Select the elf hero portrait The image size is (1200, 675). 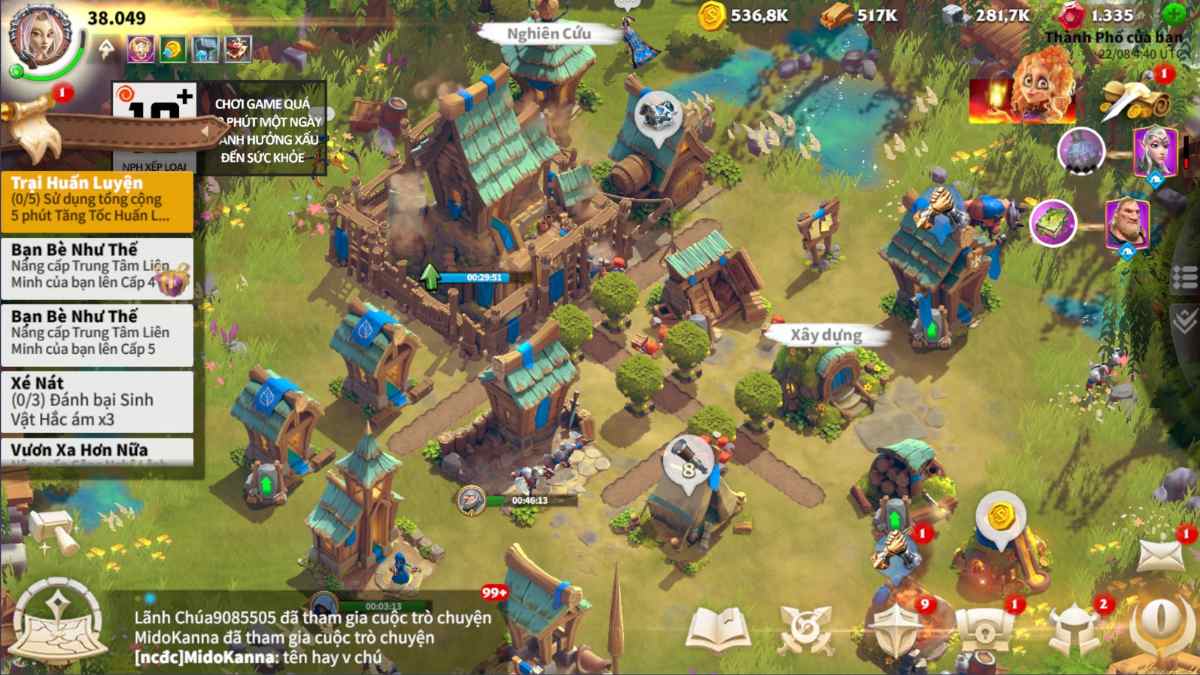1153,151
